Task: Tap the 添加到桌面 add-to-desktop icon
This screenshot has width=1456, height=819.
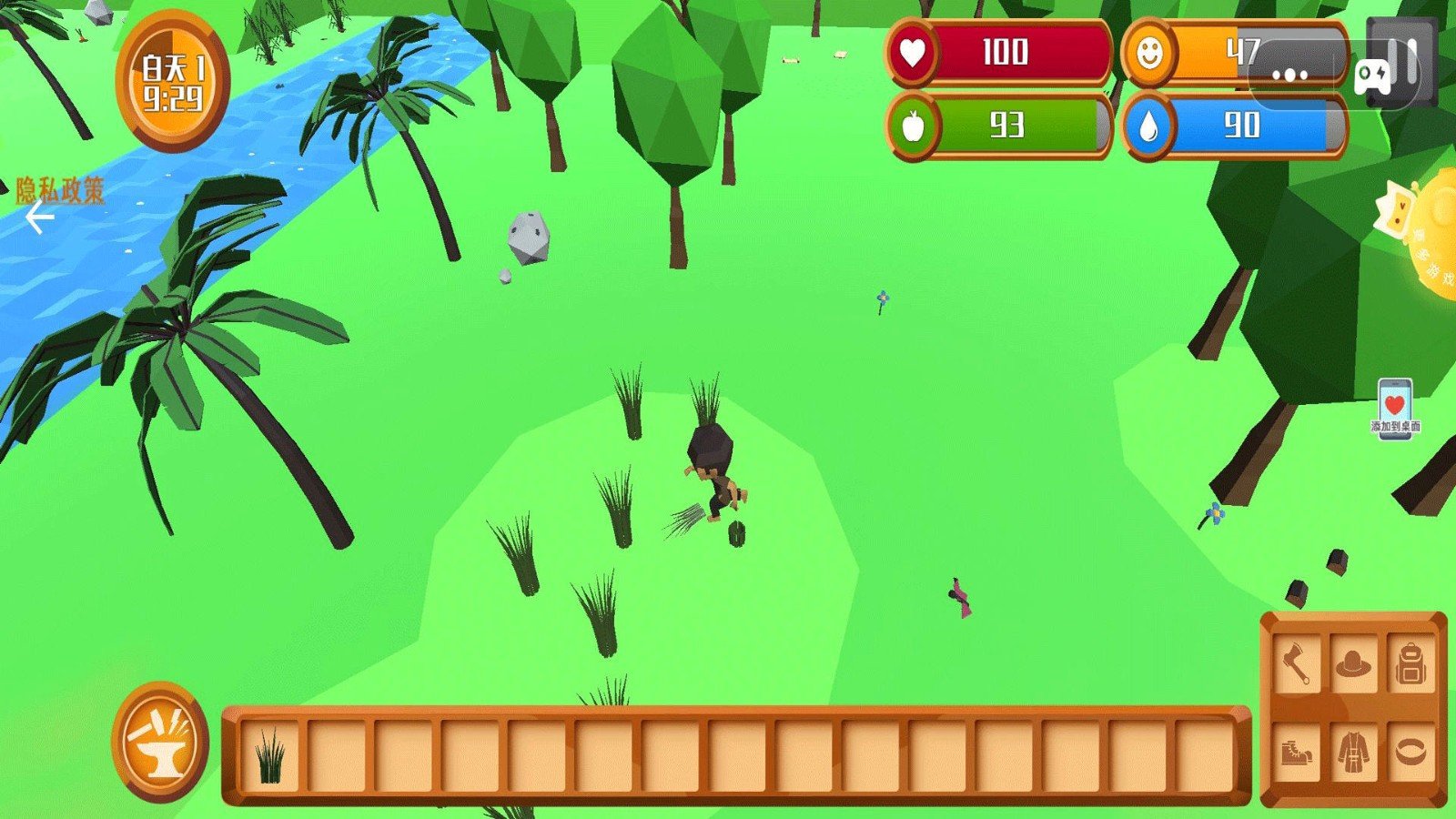Action: pyautogui.click(x=1395, y=409)
